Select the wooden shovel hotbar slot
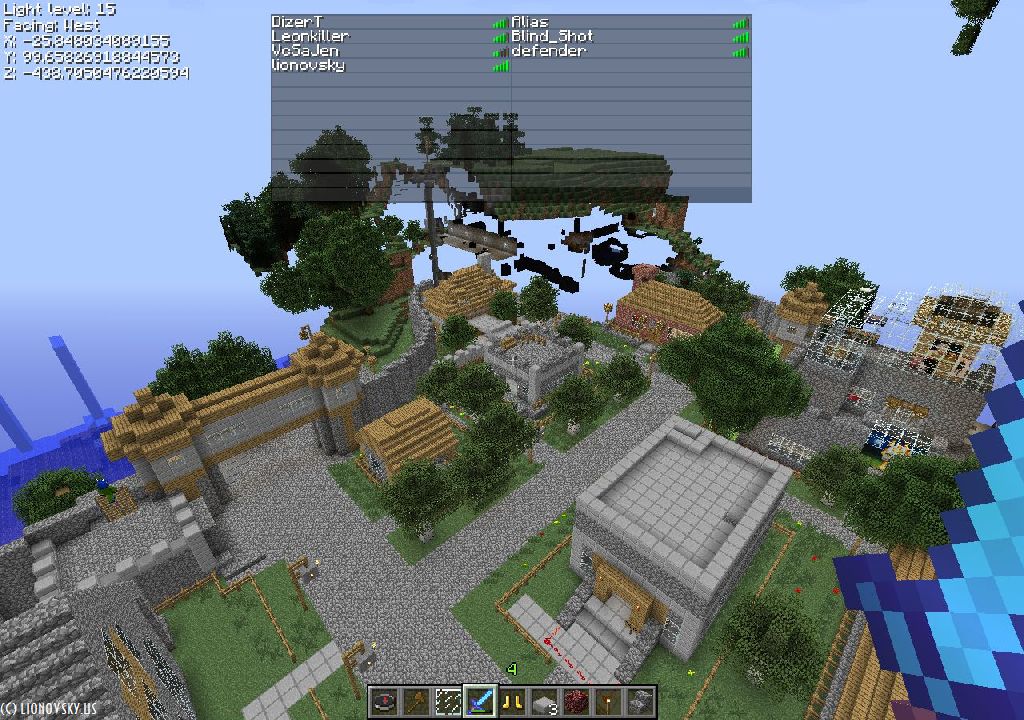 [416, 703]
